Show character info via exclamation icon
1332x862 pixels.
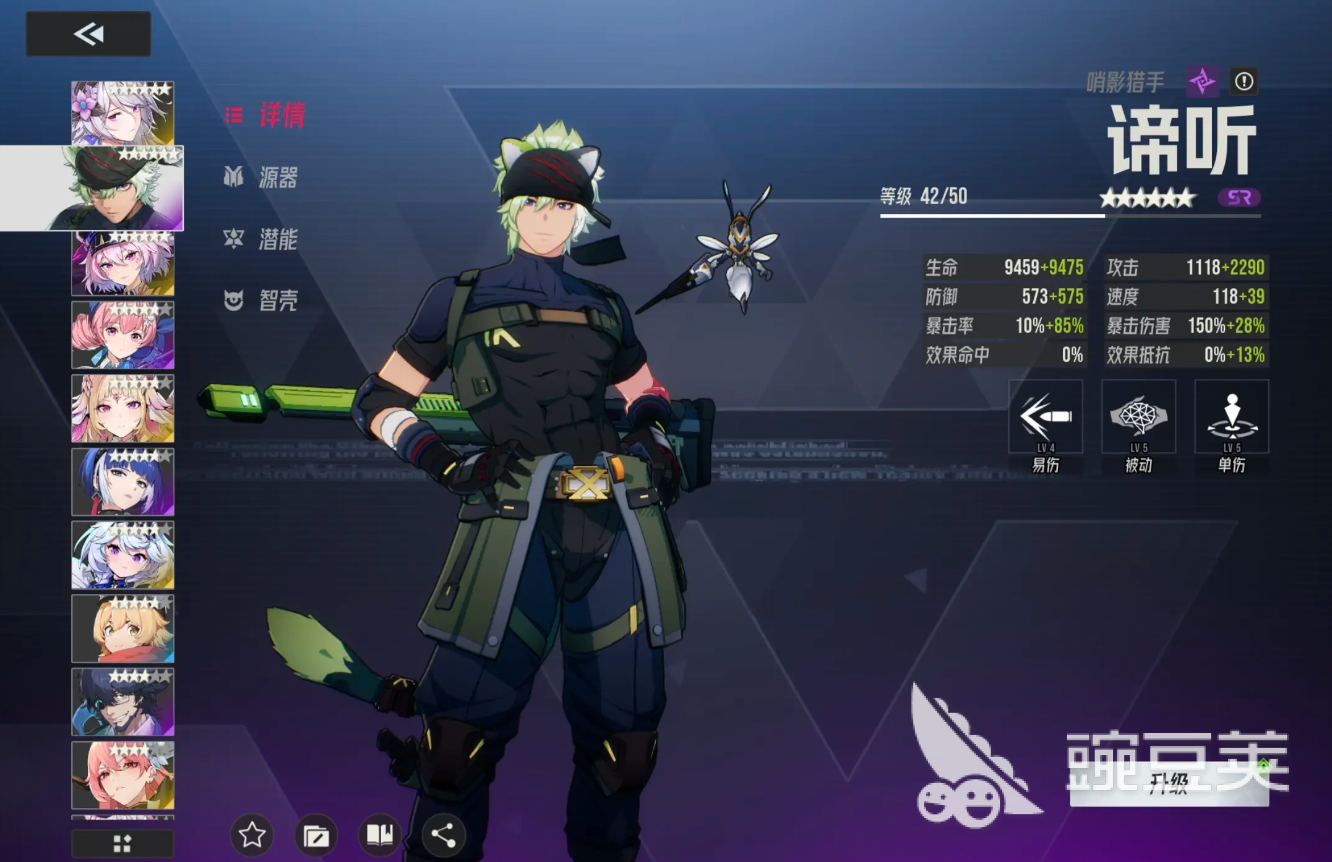[1244, 81]
